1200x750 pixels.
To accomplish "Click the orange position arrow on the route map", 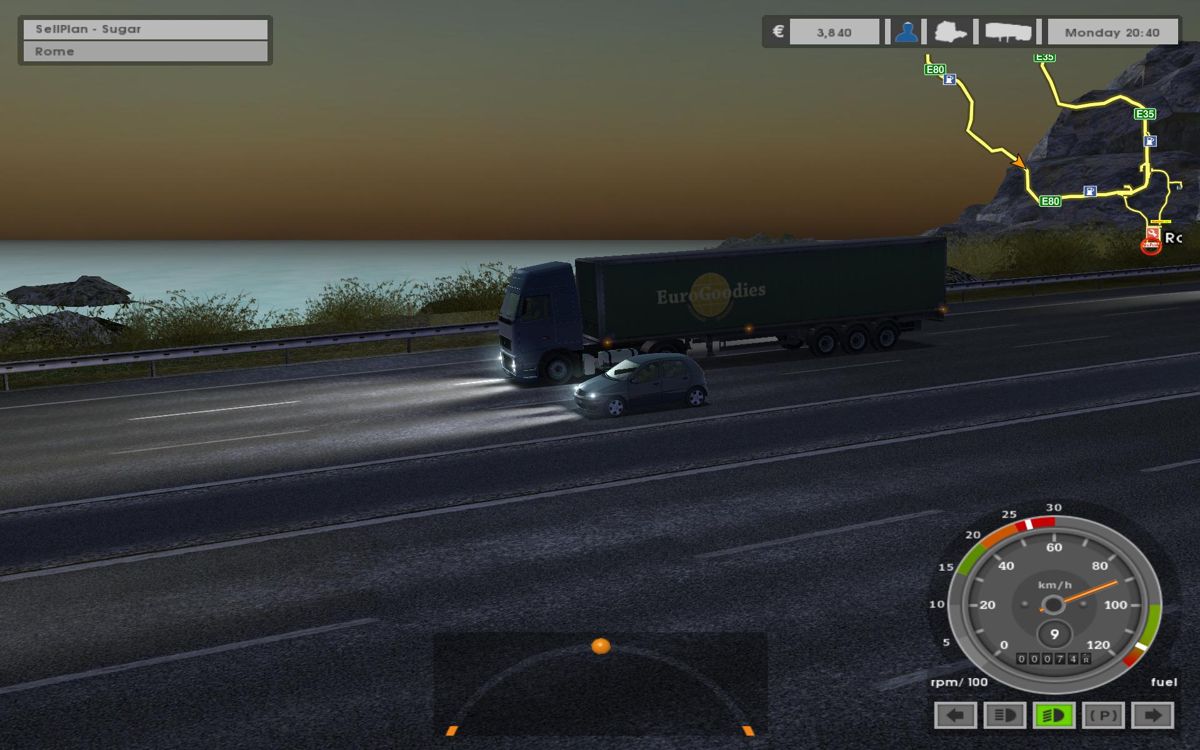I will pos(1019,161).
